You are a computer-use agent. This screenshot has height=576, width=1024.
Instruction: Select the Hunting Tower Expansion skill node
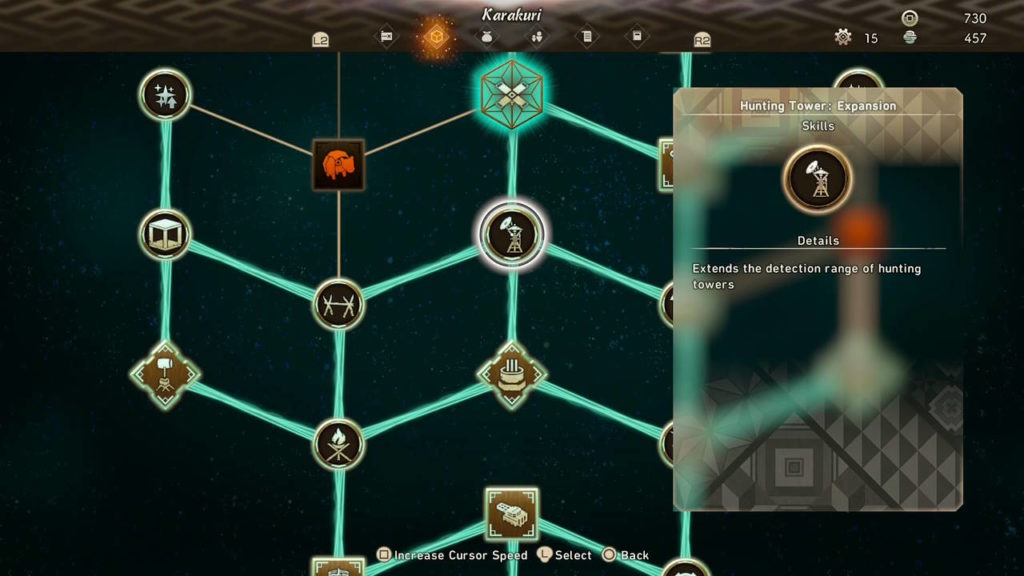(x=512, y=236)
